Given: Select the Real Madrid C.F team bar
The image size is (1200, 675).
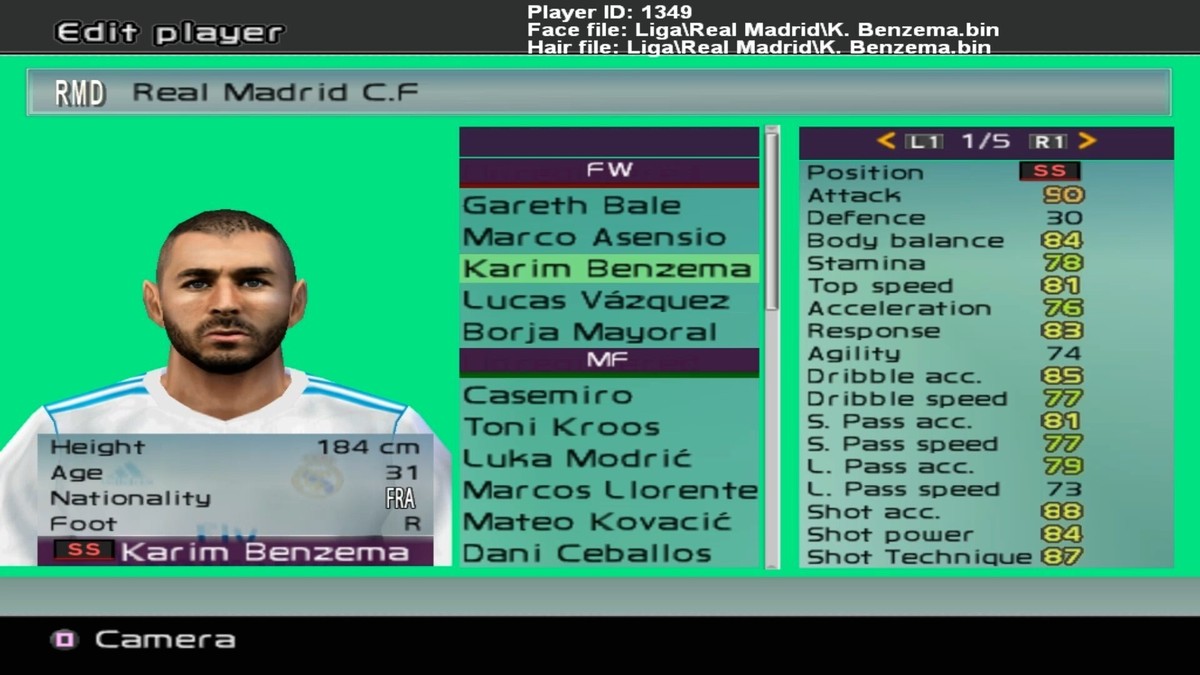Looking at the screenshot, I should click(598, 93).
